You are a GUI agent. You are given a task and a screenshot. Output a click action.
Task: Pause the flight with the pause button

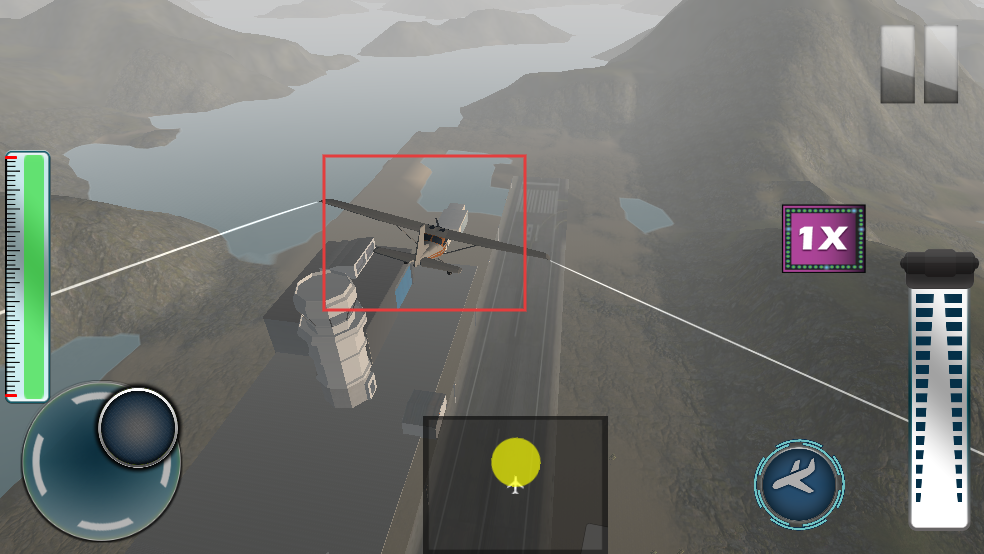[x=919, y=64]
